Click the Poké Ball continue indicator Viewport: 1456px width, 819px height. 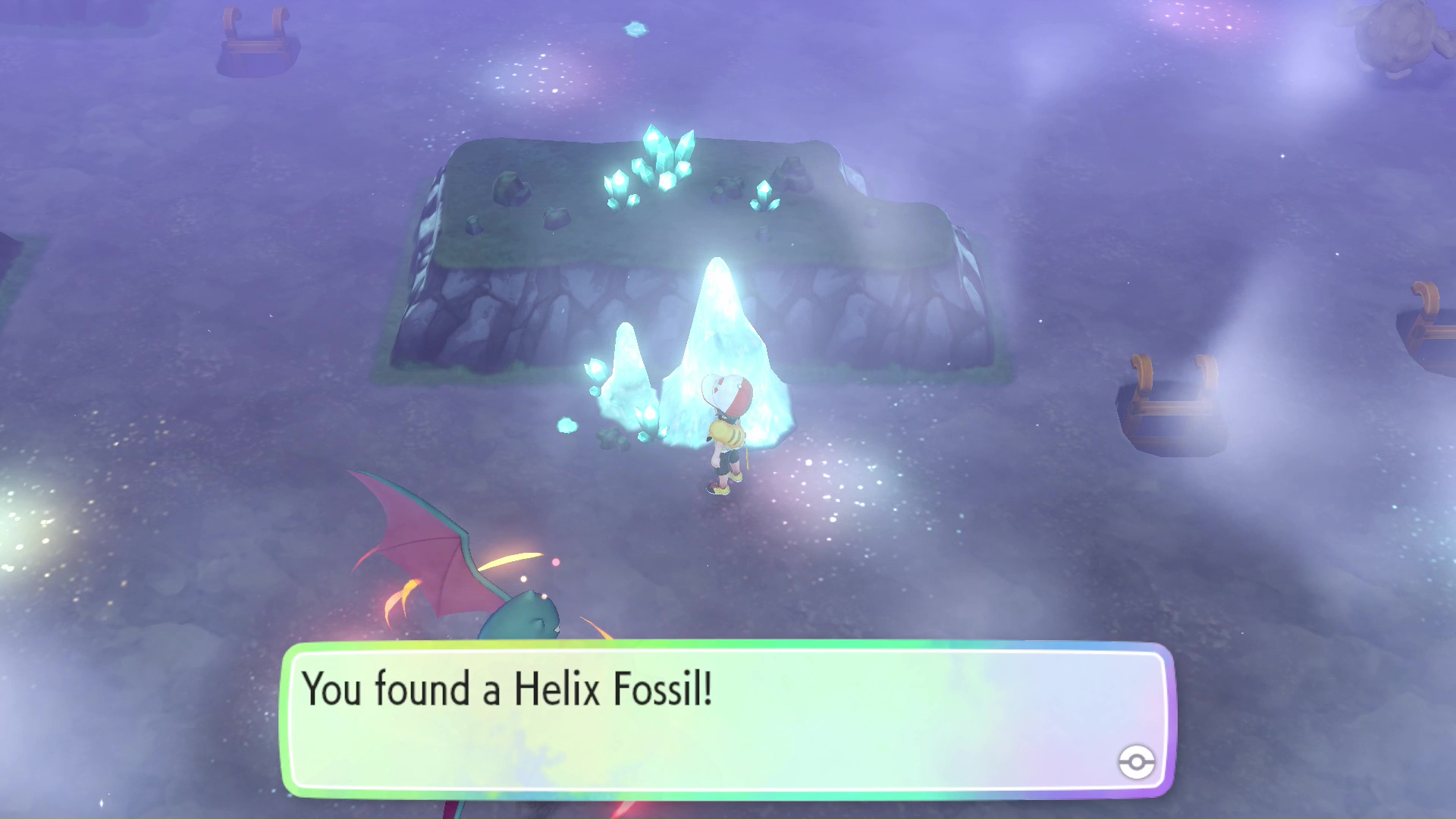[x=1136, y=761]
